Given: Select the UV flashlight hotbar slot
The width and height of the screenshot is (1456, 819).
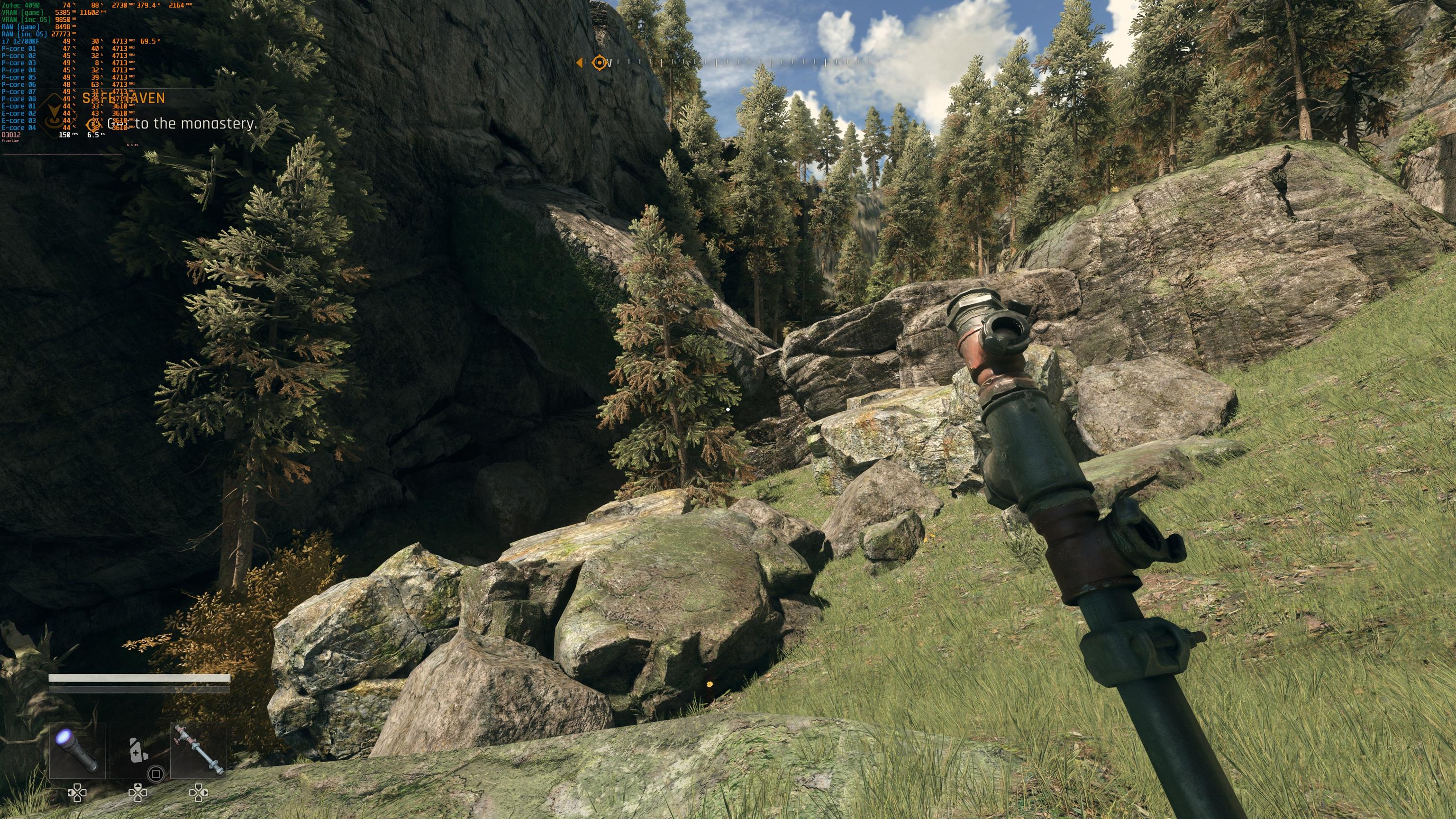Looking at the screenshot, I should click(x=77, y=751).
